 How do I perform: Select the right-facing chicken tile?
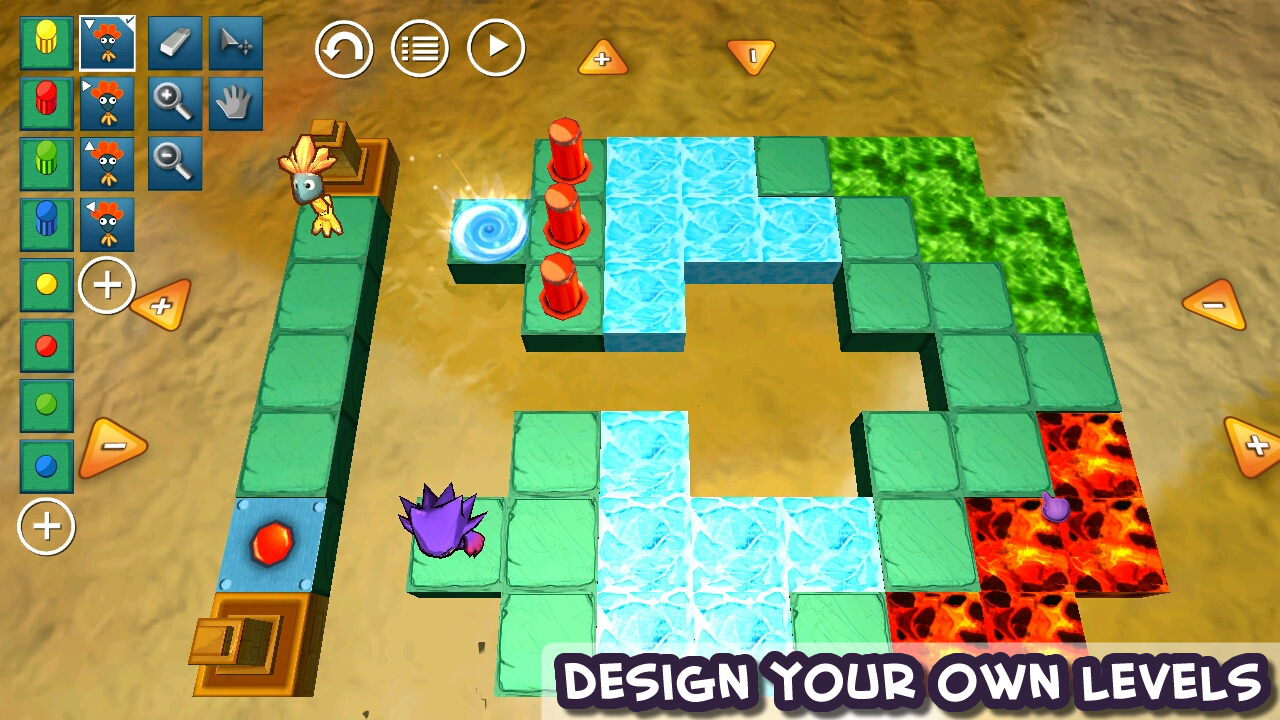(x=107, y=104)
